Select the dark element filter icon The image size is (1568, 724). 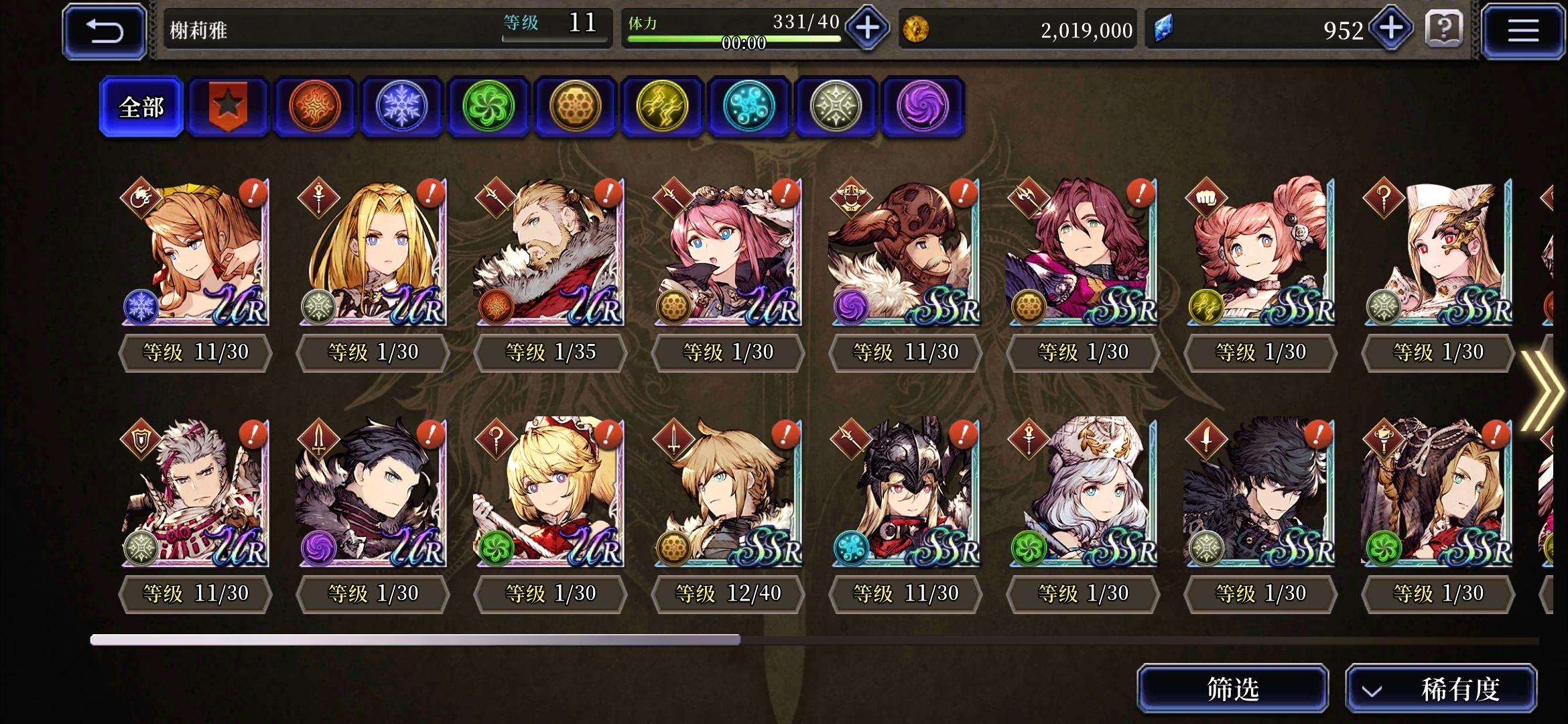click(x=923, y=107)
